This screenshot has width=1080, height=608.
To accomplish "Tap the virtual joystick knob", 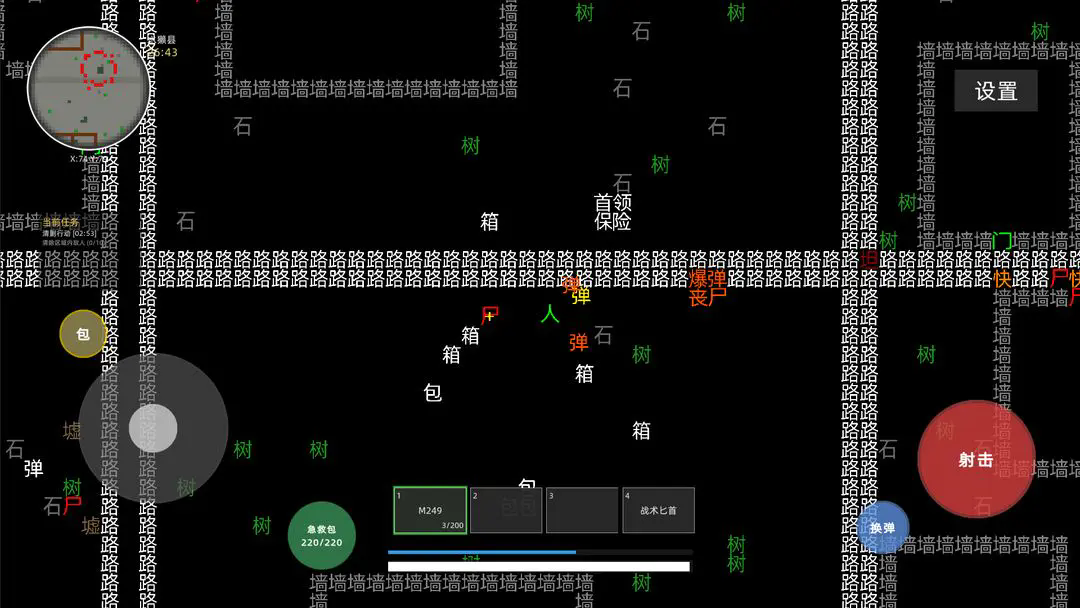I will click(153, 428).
